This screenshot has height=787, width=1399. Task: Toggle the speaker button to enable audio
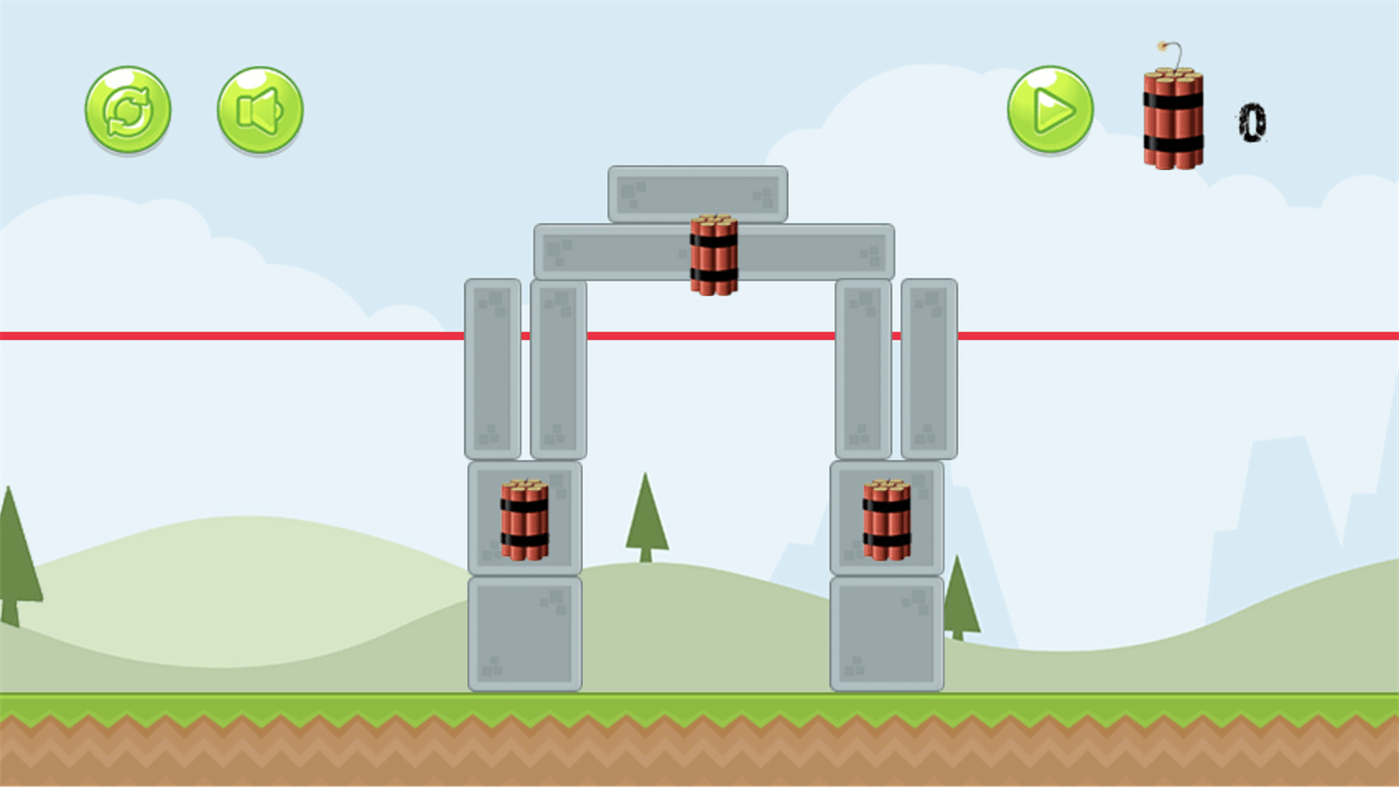(258, 110)
